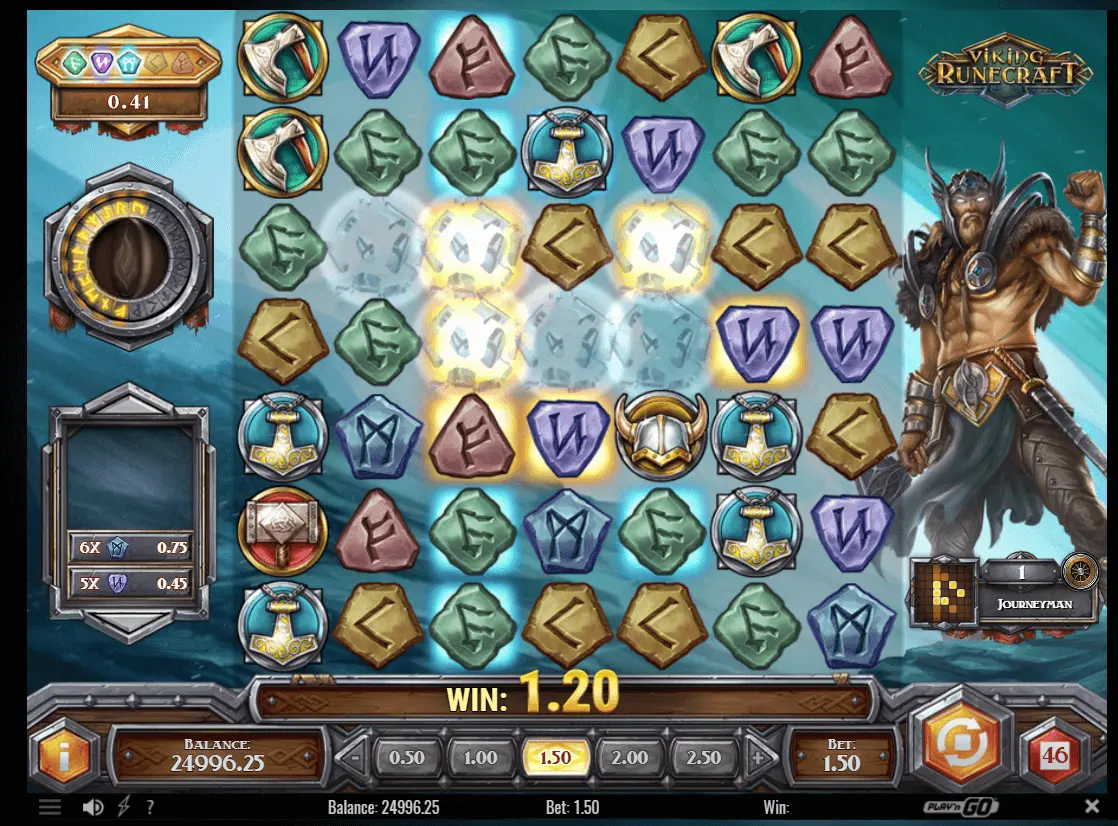Screen dimensions: 1118x826
Task: Choose the 1.00 bet amount
Action: coord(480,757)
